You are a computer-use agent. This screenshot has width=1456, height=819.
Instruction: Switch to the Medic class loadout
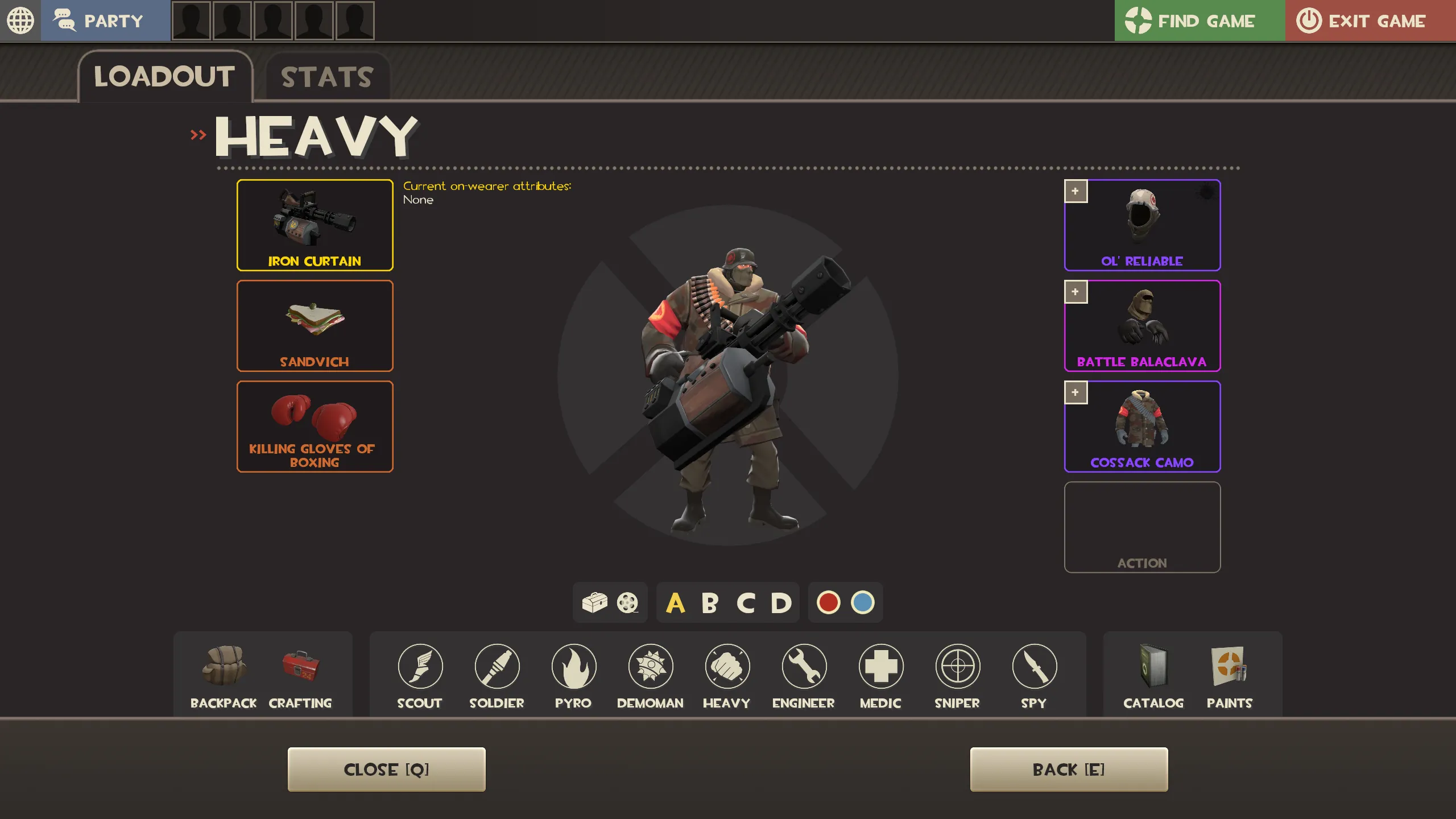tap(880, 676)
